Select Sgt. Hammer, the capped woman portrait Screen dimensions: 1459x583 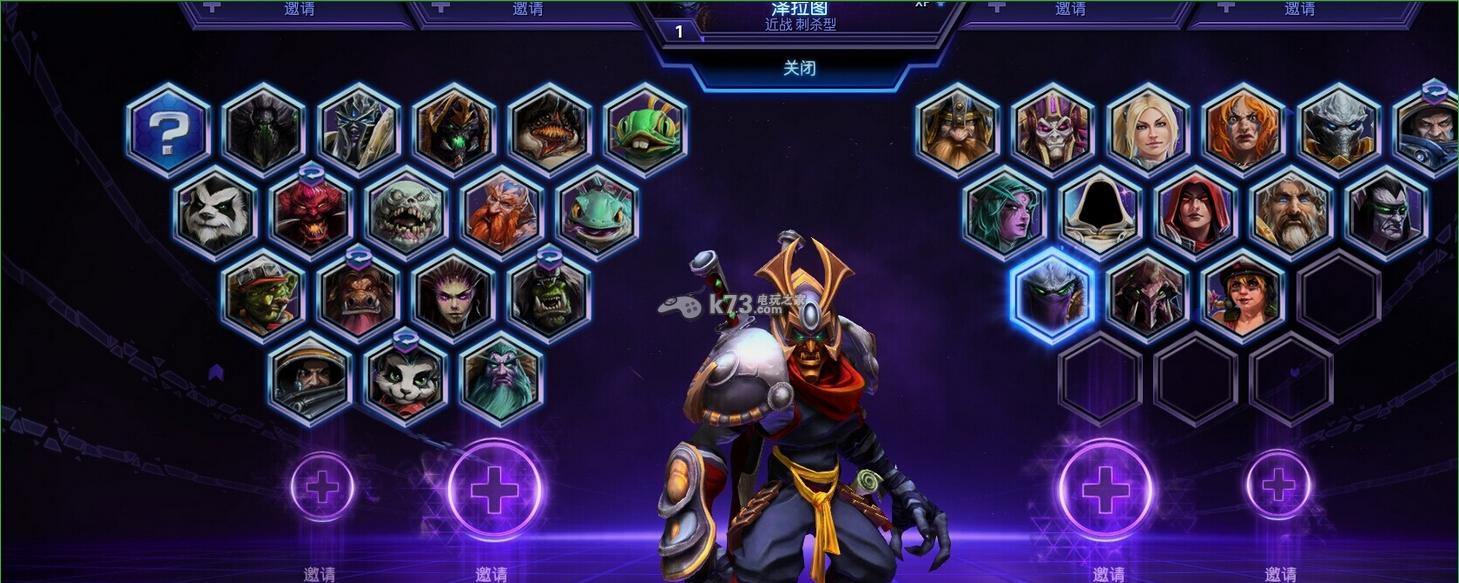coord(1243,297)
